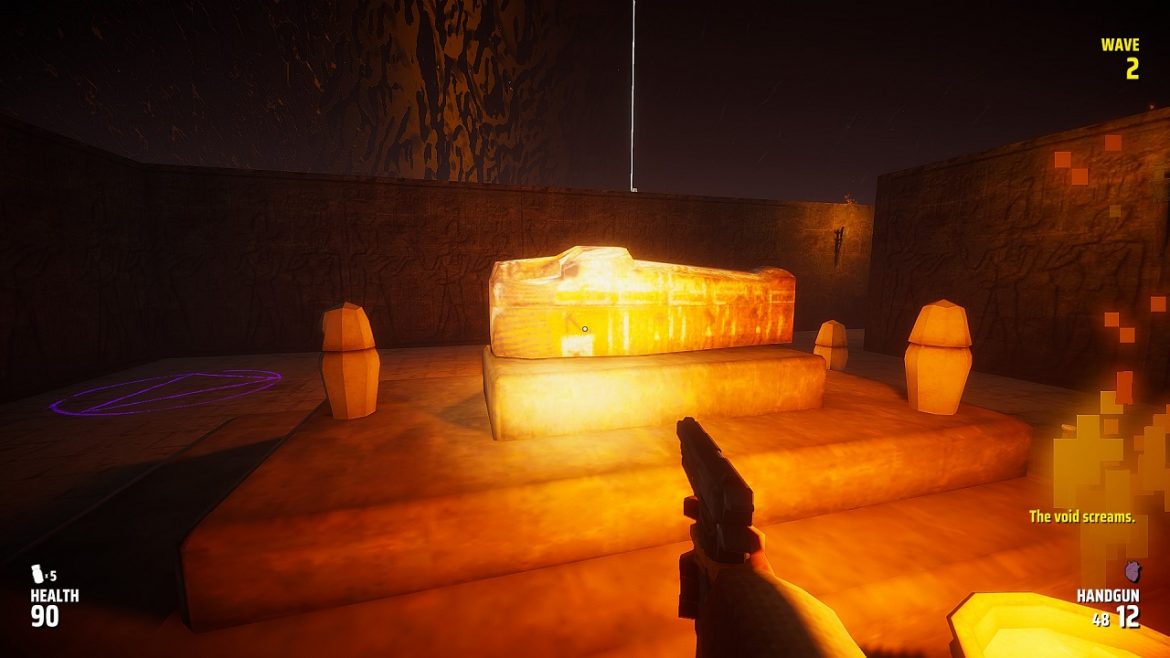Select the HANDGUN weapon label
The width and height of the screenshot is (1170, 658).
tap(1108, 595)
